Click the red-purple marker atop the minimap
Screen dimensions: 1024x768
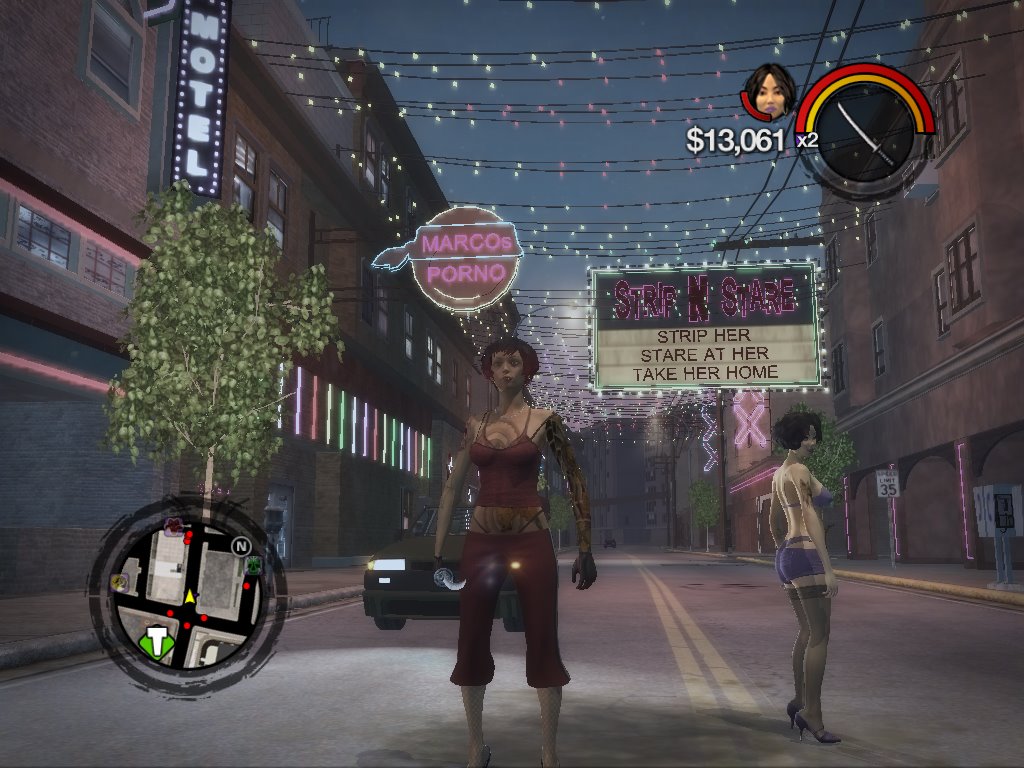click(173, 525)
